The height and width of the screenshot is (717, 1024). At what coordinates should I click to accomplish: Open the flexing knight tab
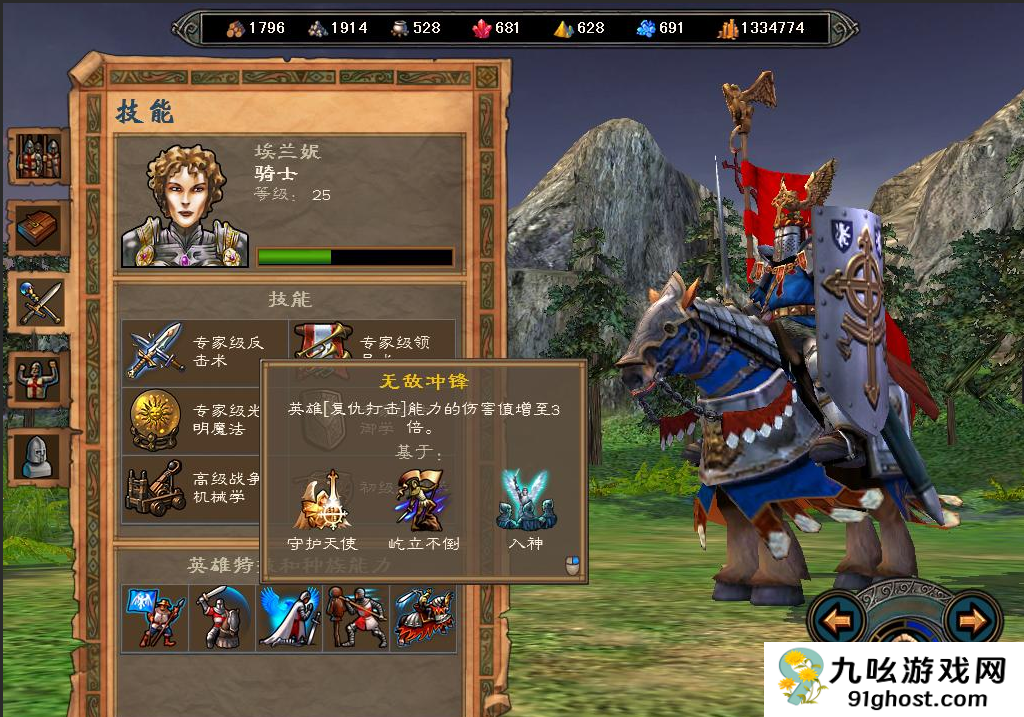point(38,379)
